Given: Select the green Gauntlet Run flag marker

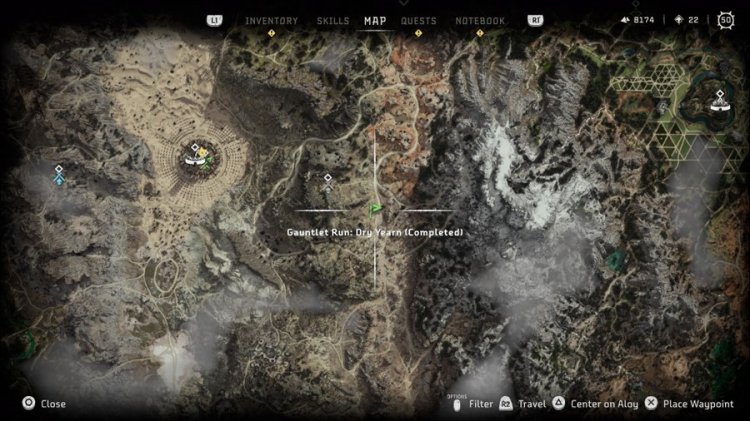Looking at the screenshot, I should 376,208.
